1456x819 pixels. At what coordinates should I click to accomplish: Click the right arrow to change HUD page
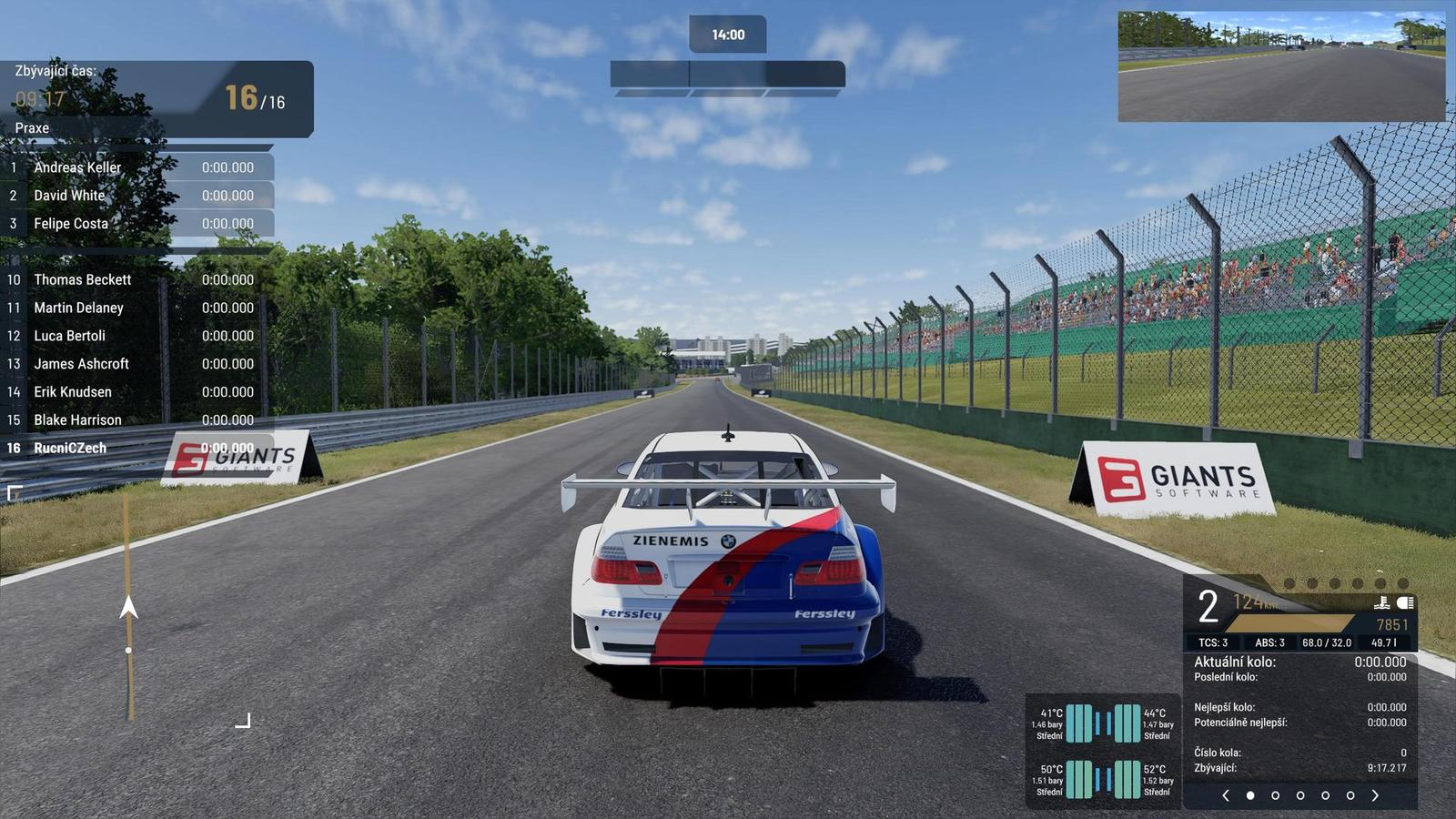point(1375,794)
